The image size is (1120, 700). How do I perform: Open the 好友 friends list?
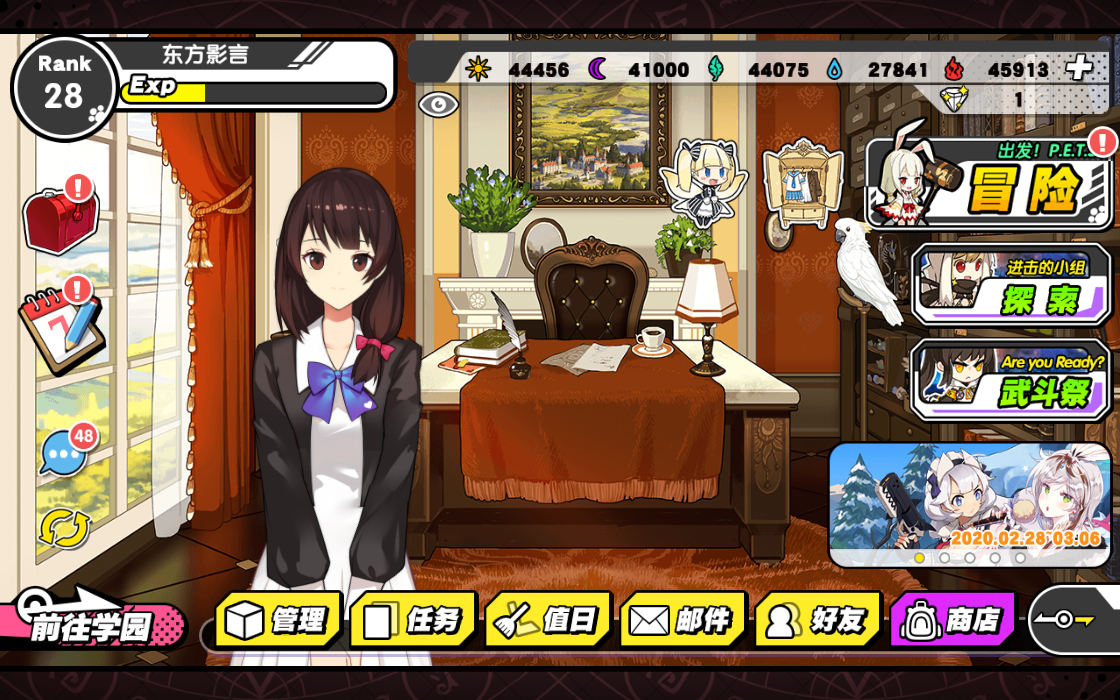pos(818,620)
